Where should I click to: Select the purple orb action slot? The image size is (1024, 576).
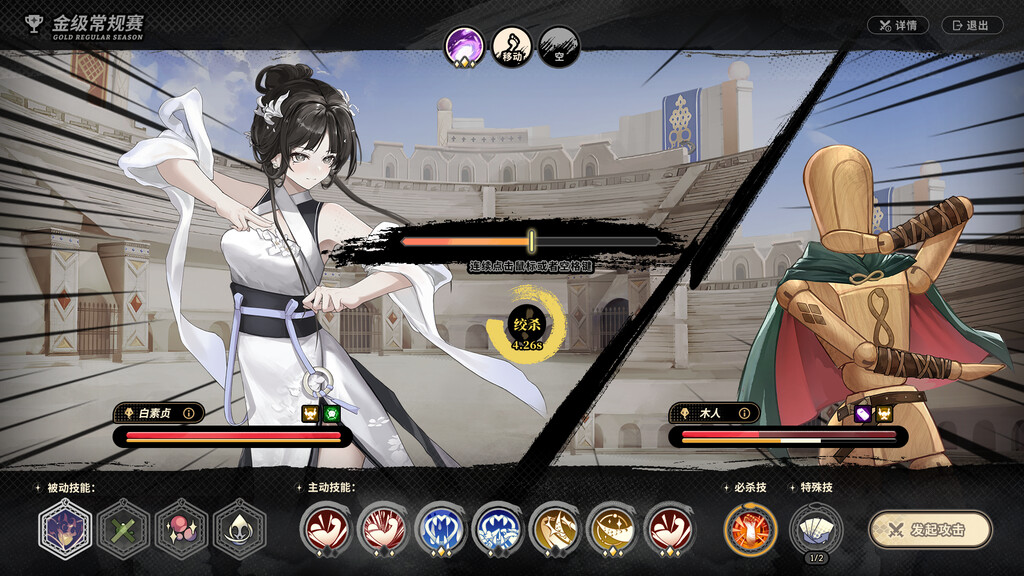pyautogui.click(x=465, y=47)
